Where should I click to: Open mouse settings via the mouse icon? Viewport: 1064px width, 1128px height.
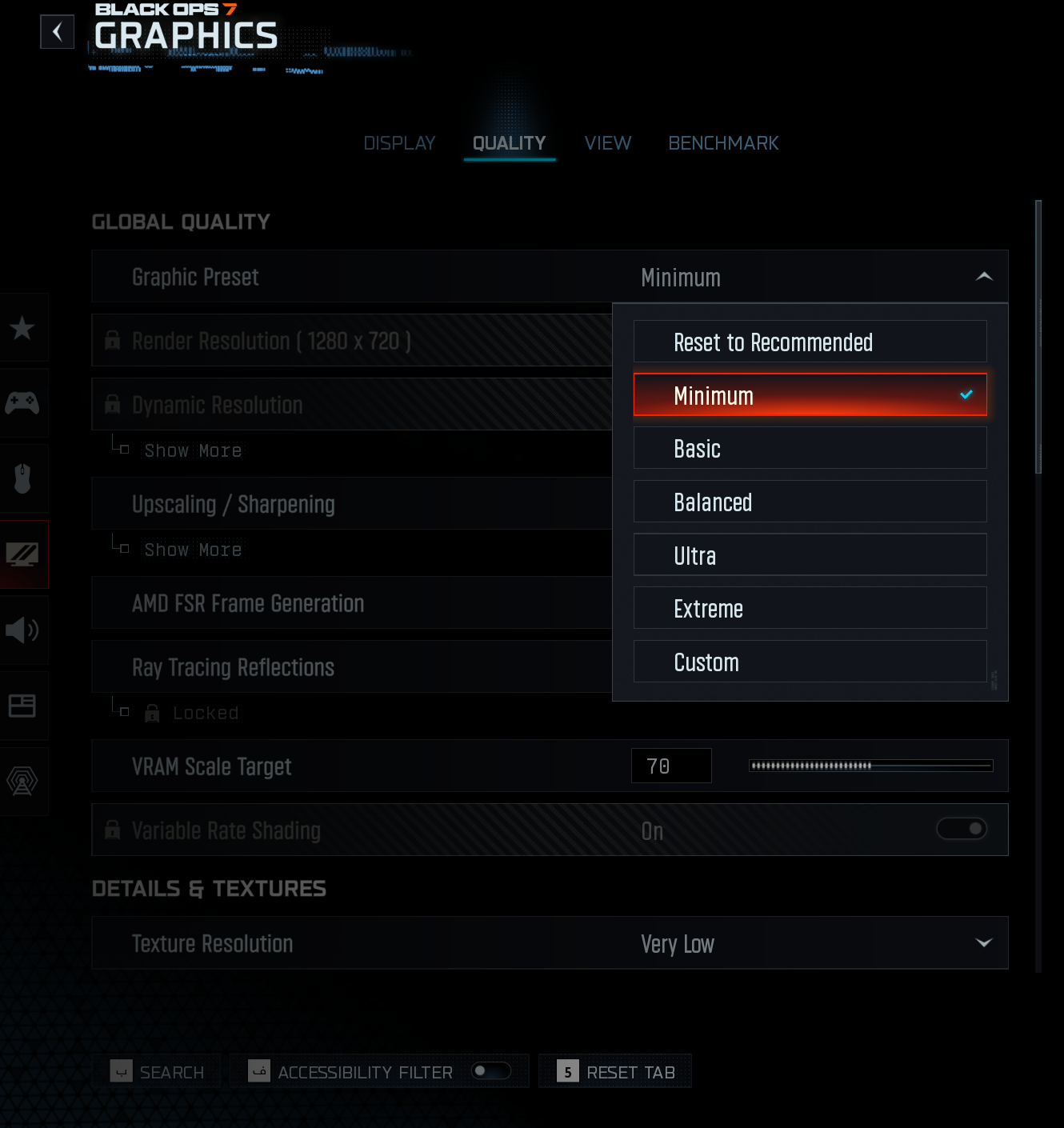tap(22, 478)
